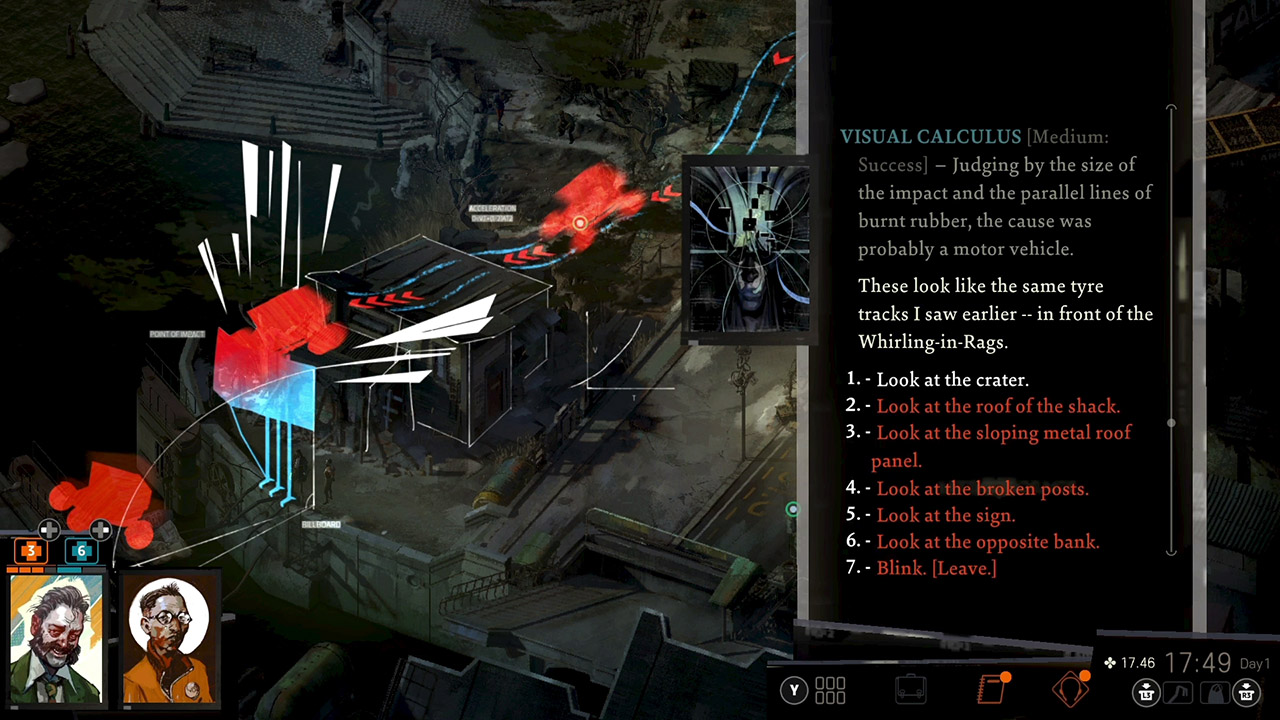This screenshot has width=1280, height=720.
Task: Click the L3 health consumable icon
Action: point(1145,692)
